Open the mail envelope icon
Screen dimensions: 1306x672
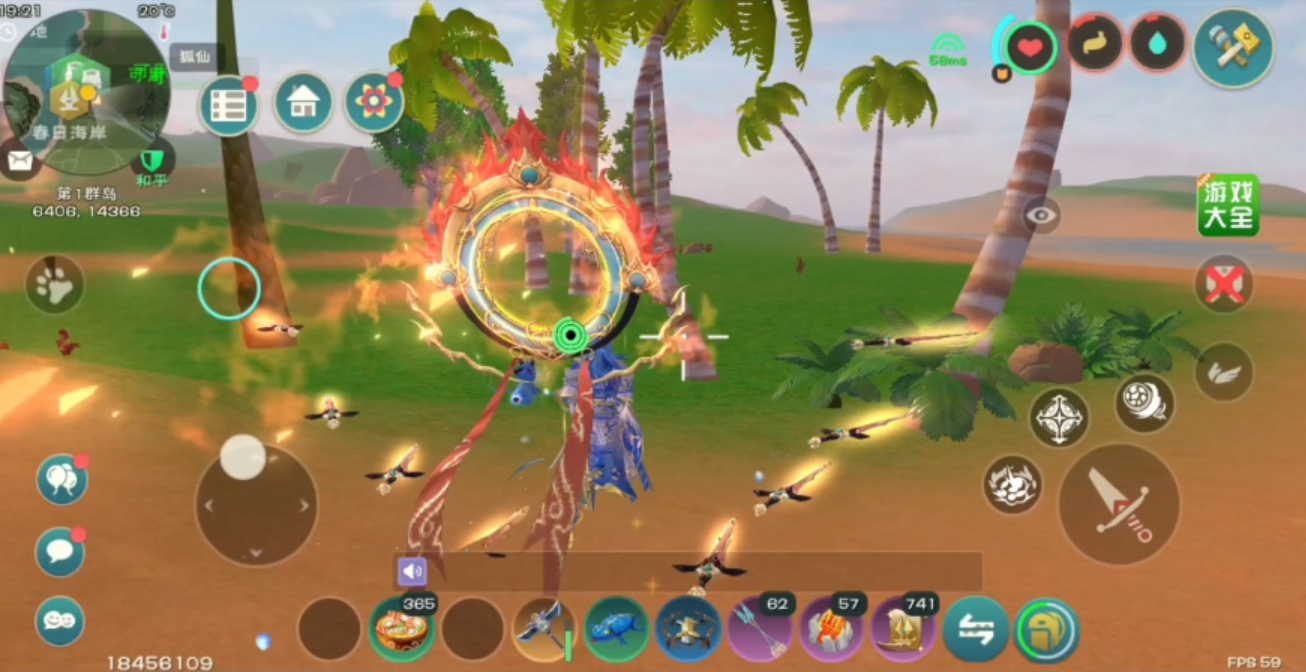(17, 159)
